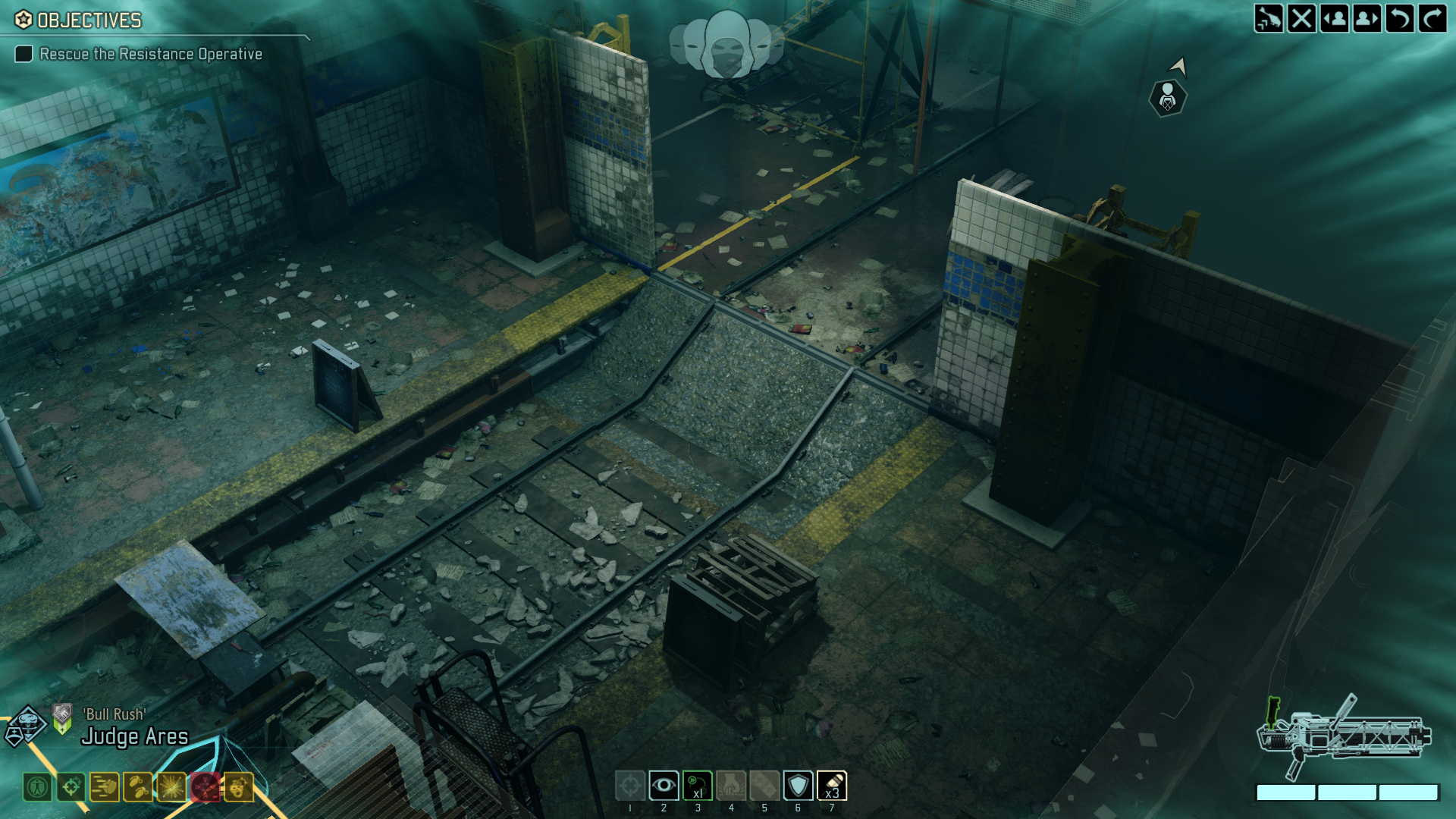Click the X end-turn button
Image resolution: width=1456 pixels, height=819 pixels.
point(1301,18)
